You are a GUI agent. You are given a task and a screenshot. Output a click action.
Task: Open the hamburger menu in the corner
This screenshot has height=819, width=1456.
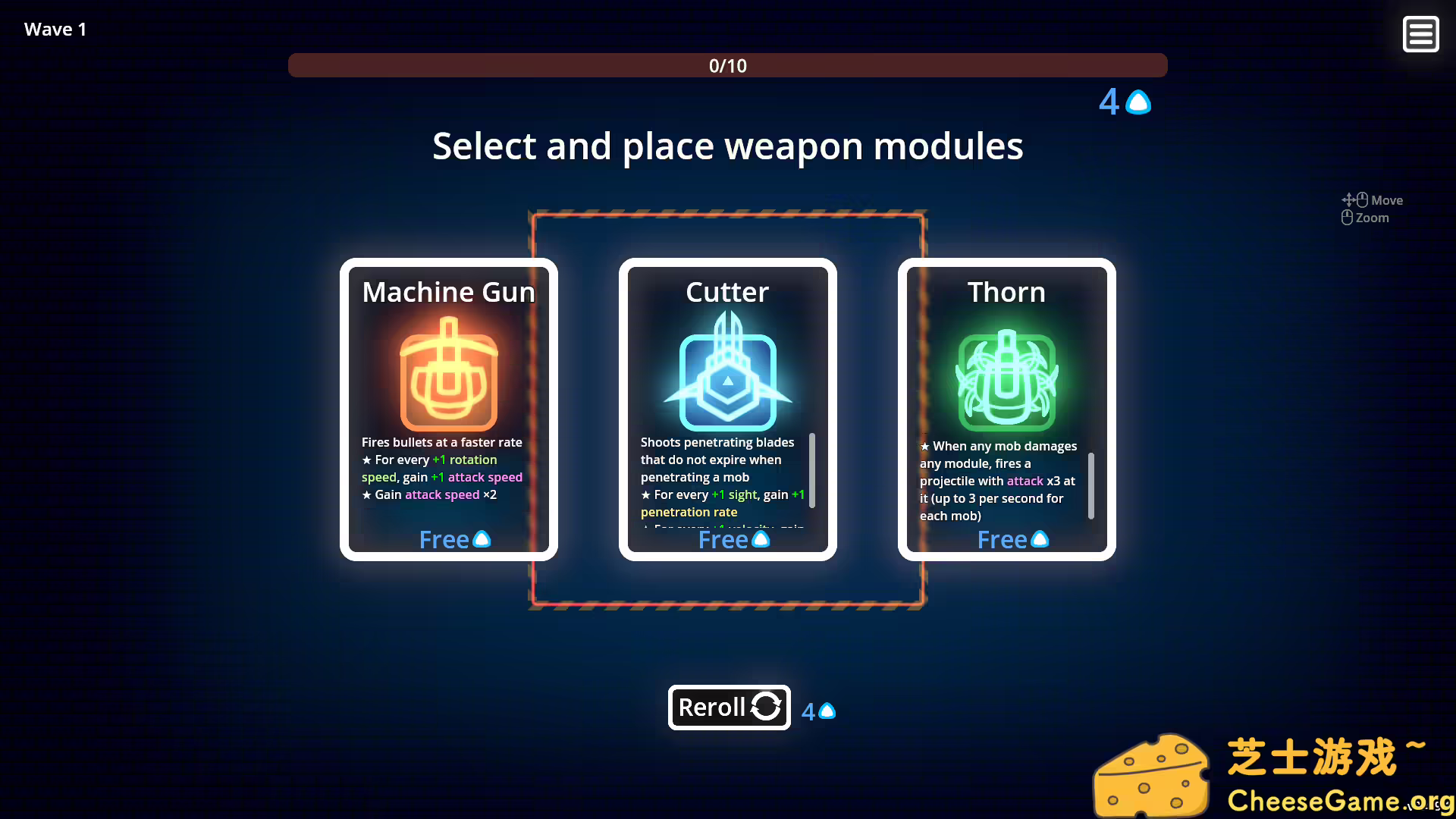point(1421,34)
